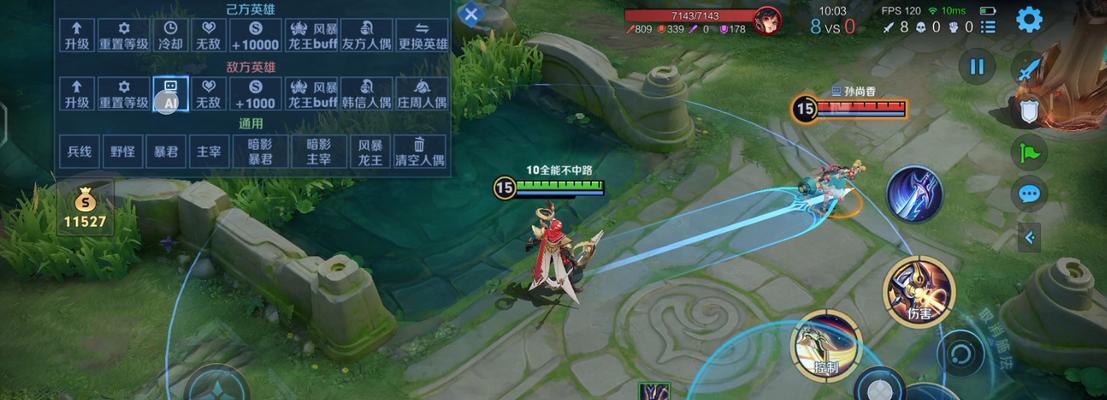Image resolution: width=1107 pixels, height=400 pixels.
Task: Open the gear settings menu
Action: (1029, 18)
